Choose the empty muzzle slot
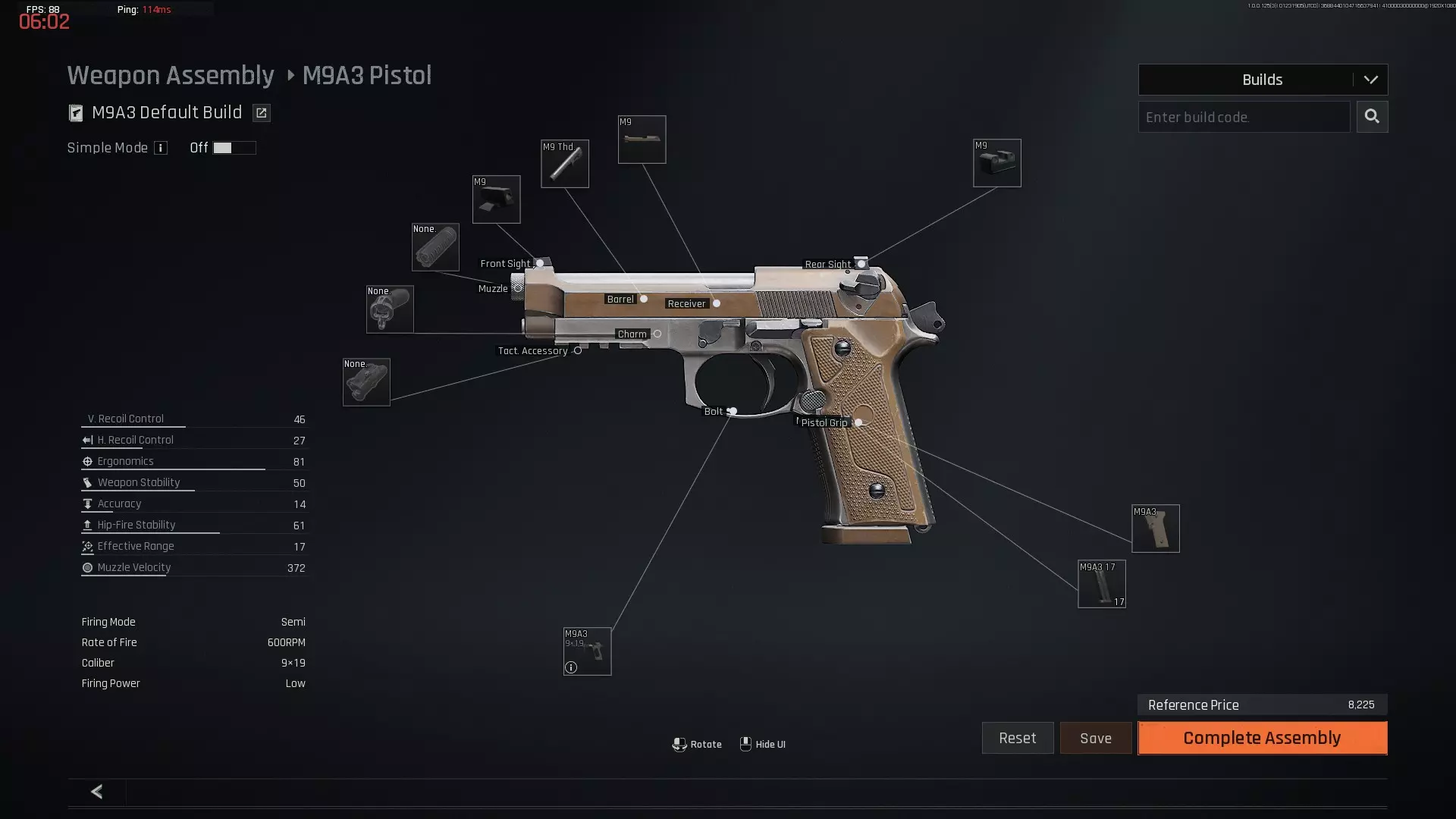 click(435, 247)
